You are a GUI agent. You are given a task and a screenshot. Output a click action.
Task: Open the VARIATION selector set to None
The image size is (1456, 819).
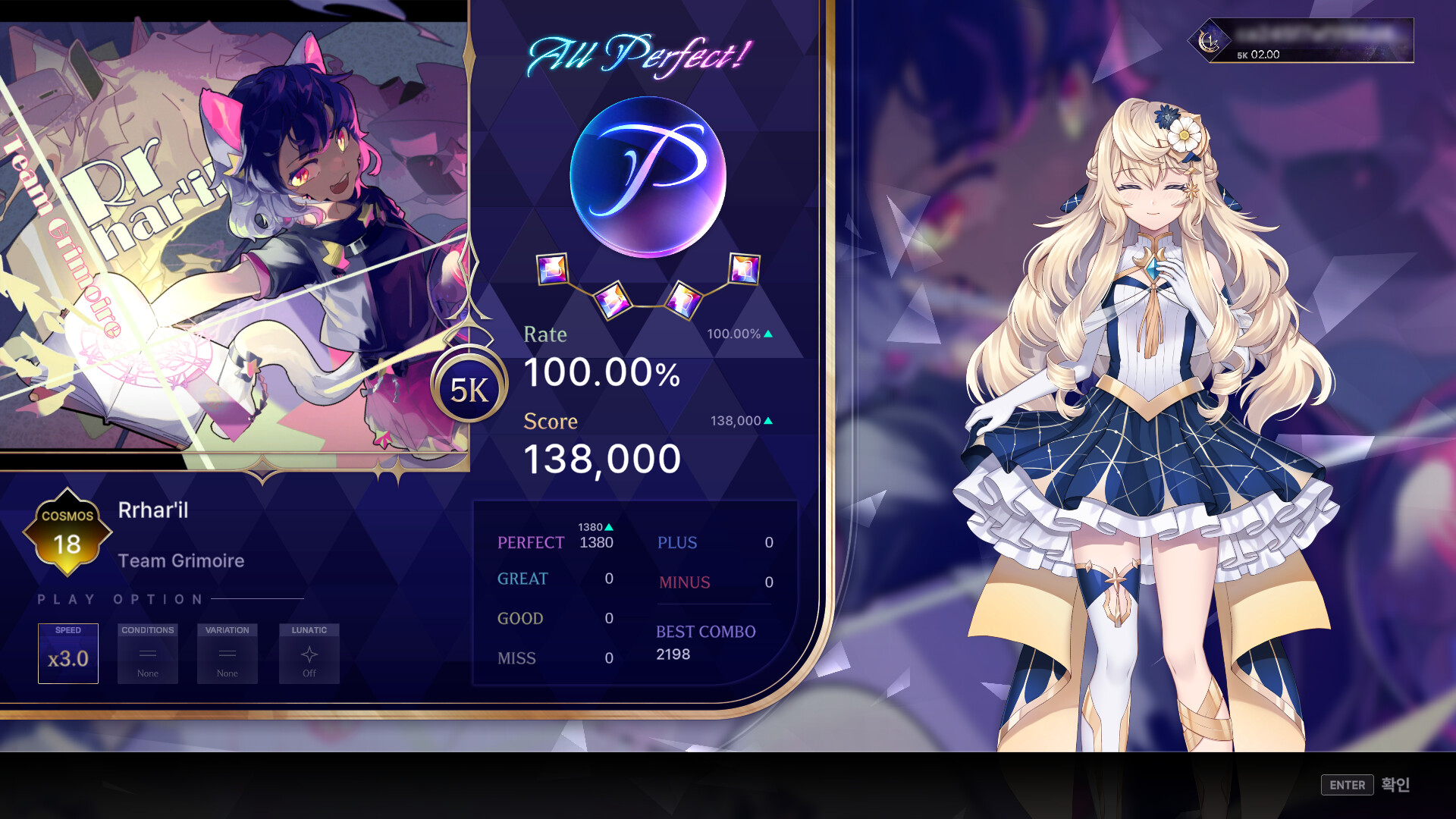point(227,654)
